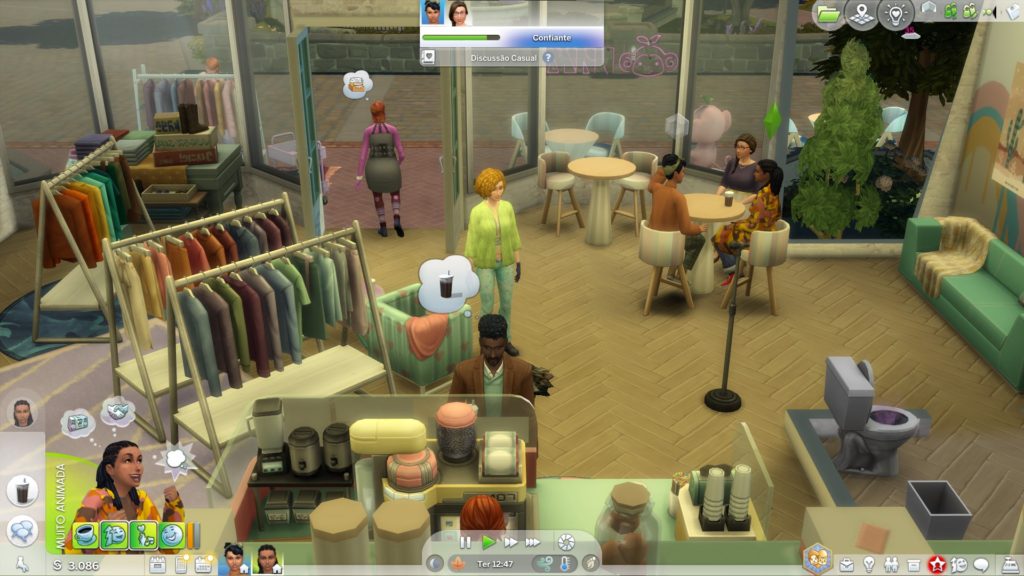1024x576 pixels.
Task: Click the speech bubbles chat action
Action: coord(22,530)
